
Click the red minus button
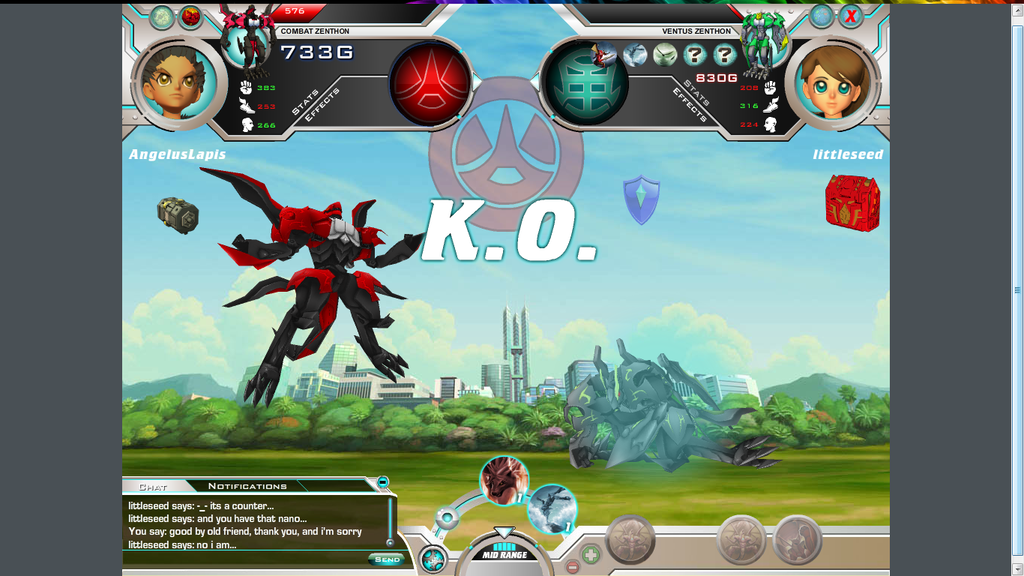(573, 567)
